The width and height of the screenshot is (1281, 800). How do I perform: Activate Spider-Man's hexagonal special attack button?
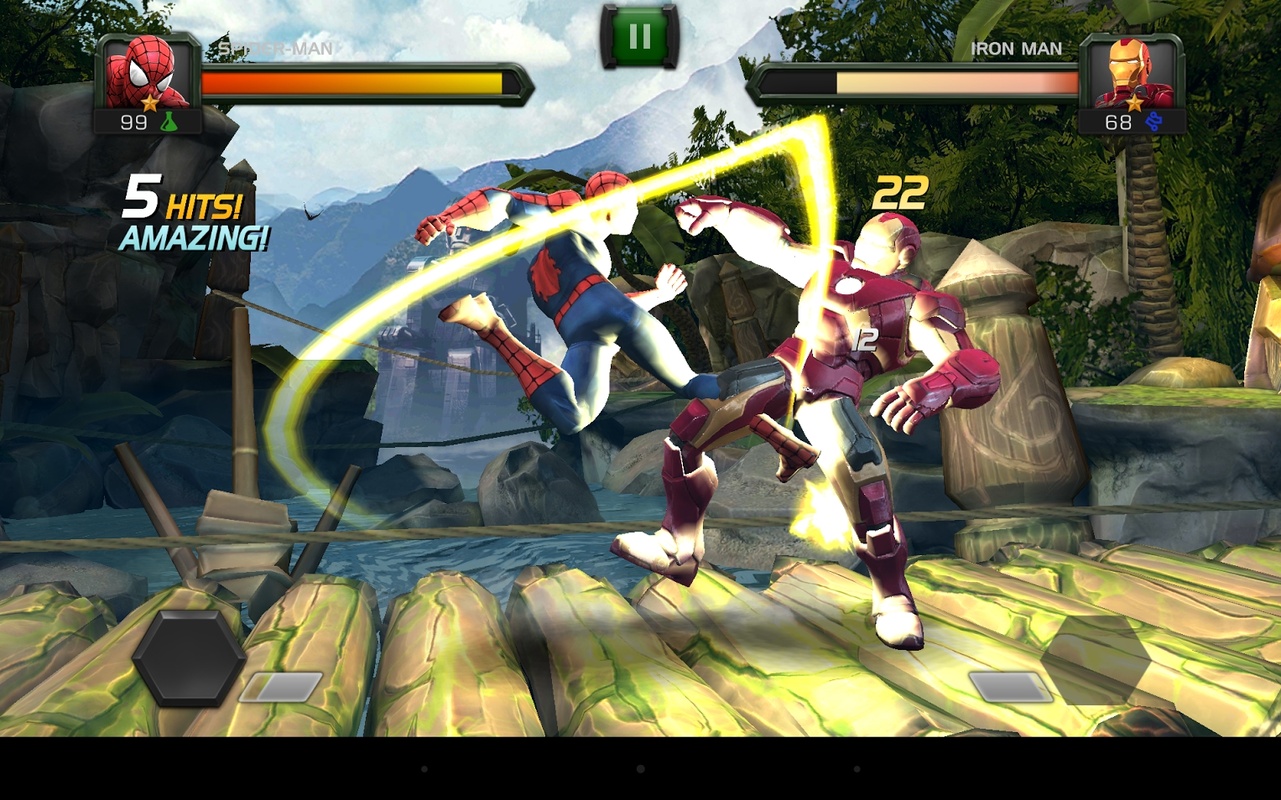click(x=189, y=658)
